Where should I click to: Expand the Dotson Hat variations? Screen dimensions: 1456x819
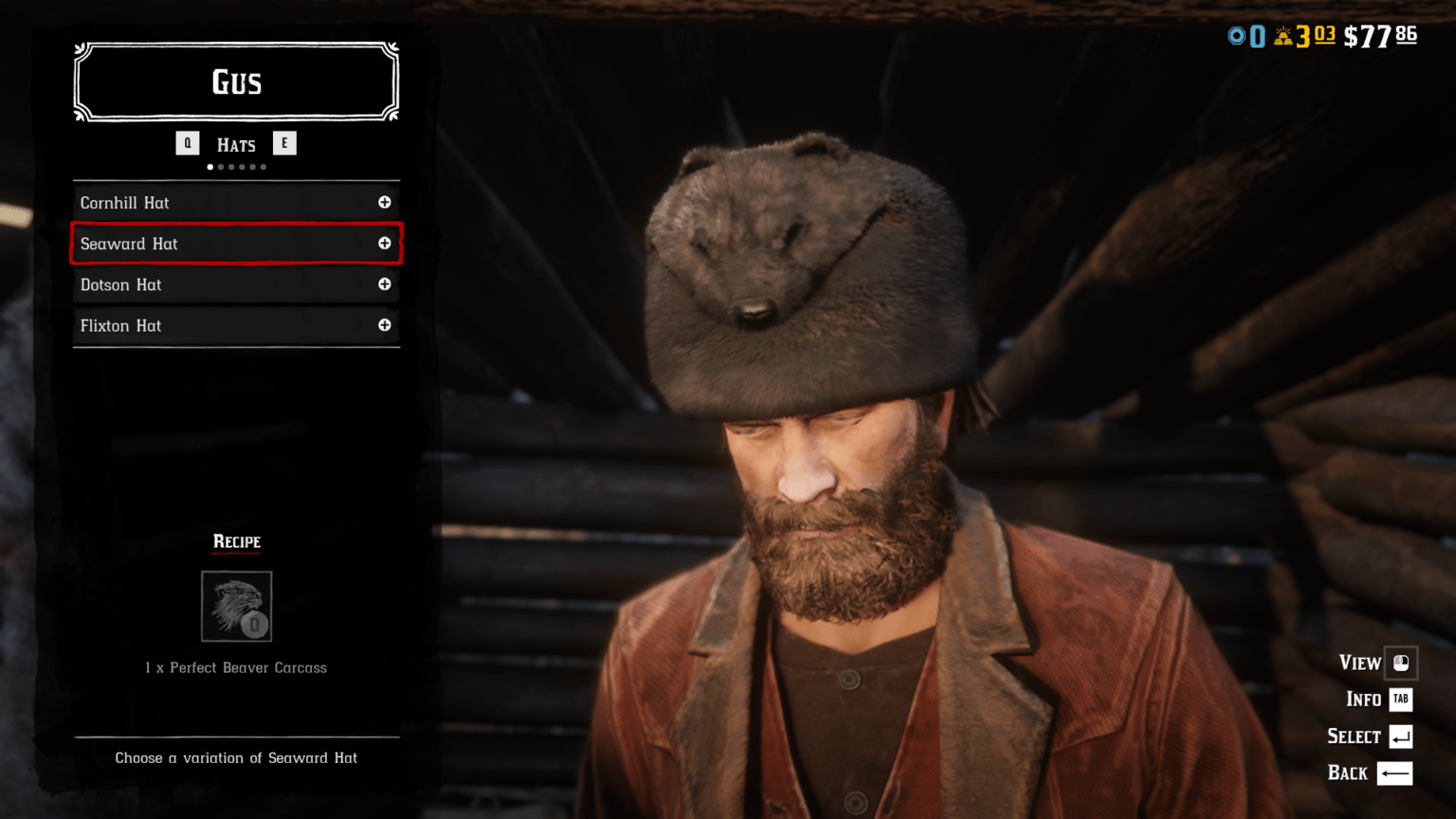385,284
